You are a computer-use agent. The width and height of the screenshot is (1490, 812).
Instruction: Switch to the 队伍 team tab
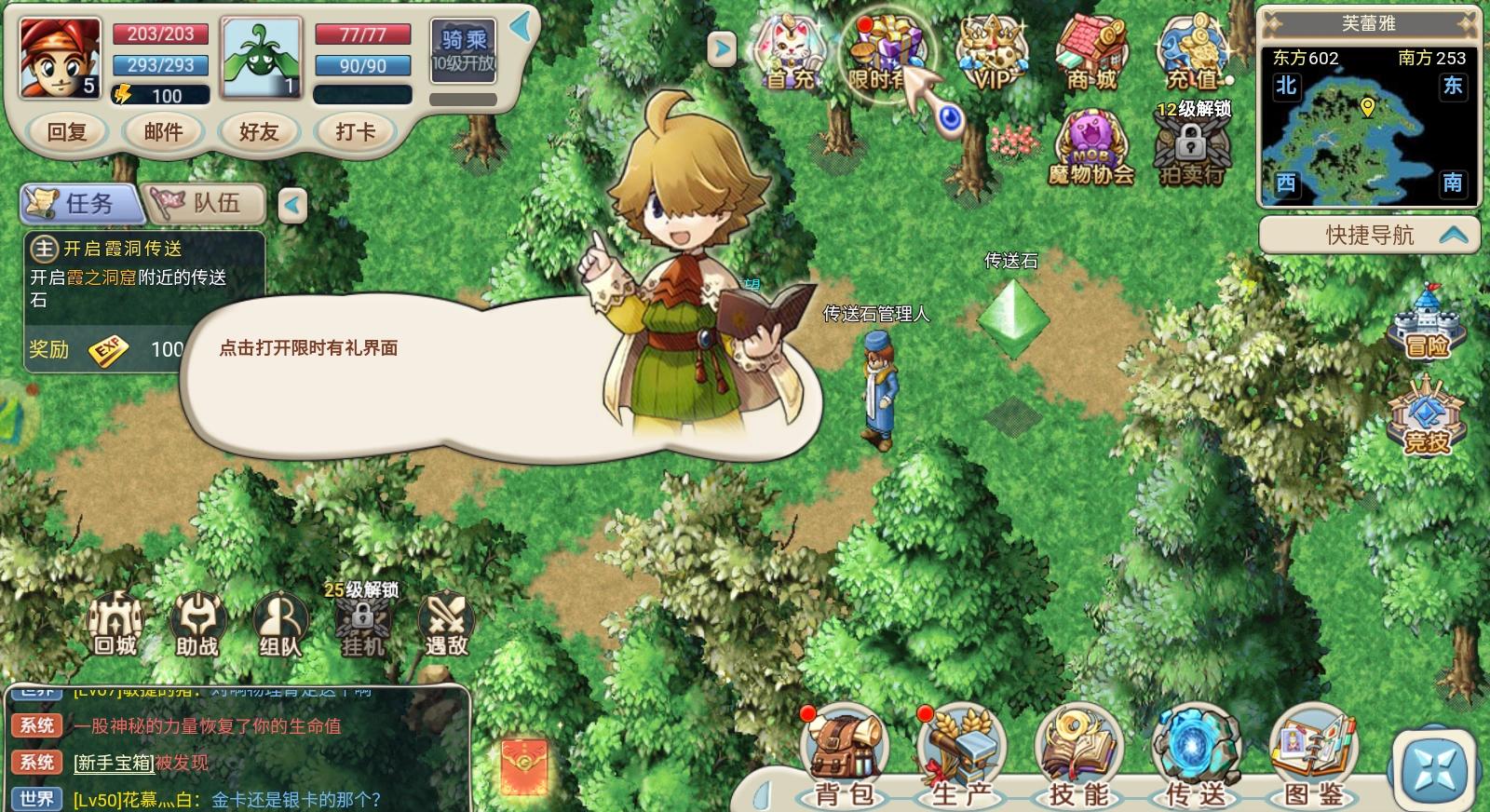[x=206, y=203]
